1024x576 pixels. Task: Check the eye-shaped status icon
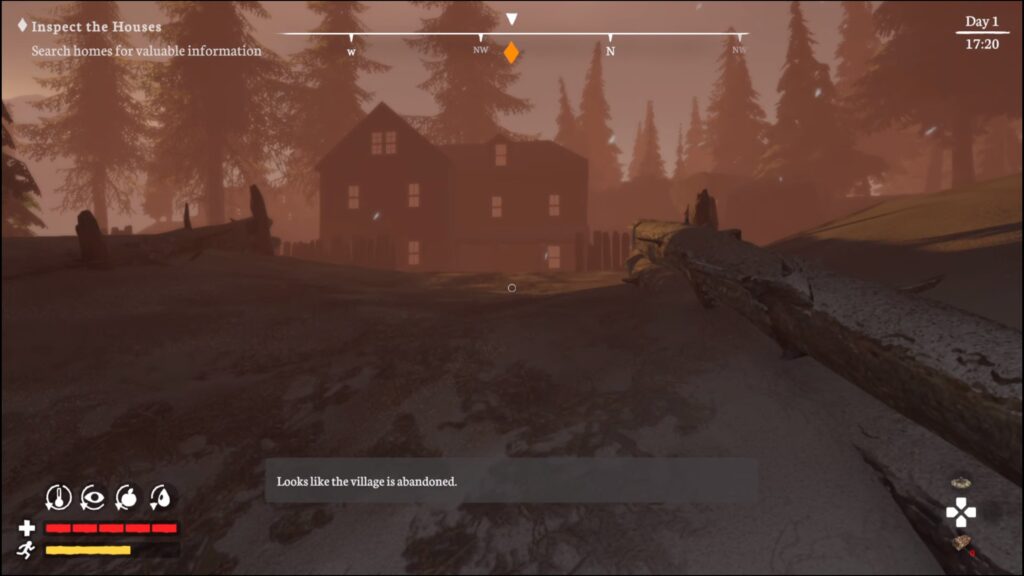(x=93, y=496)
